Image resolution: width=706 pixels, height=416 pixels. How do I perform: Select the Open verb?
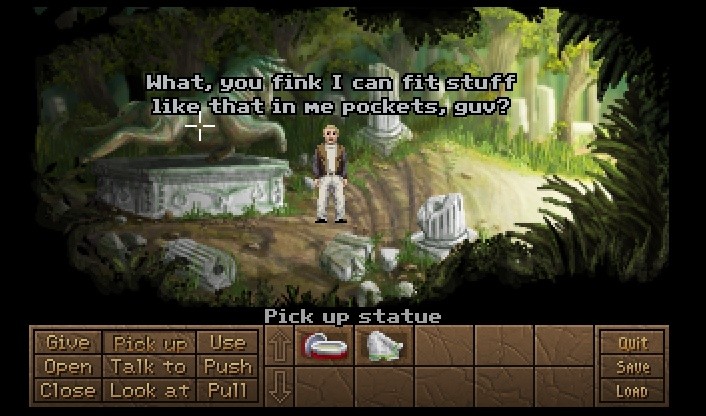[x=68, y=367]
